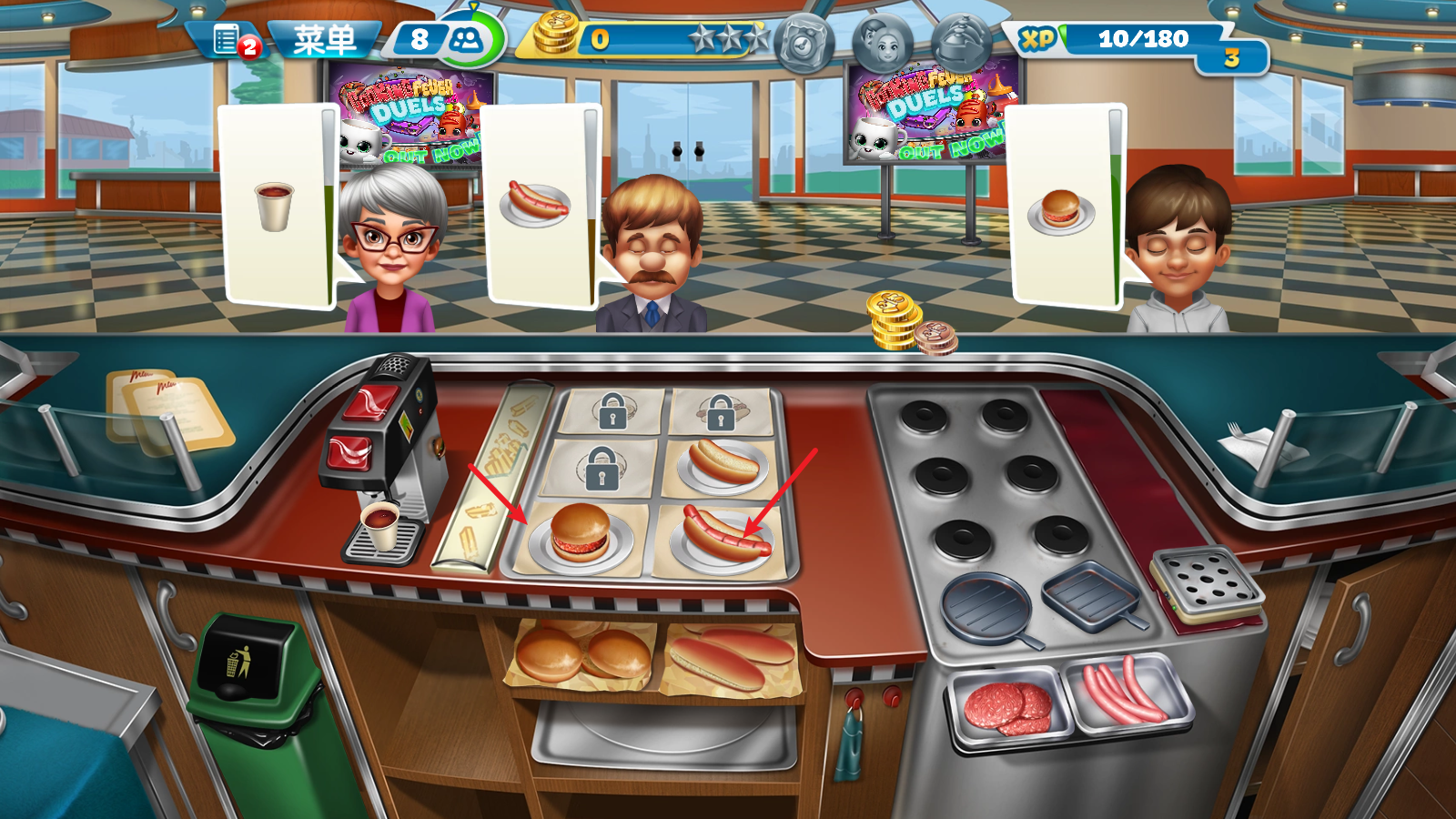Image resolution: width=1456 pixels, height=819 pixels.
Task: Open the task list with red notification badge
Action: click(227, 36)
